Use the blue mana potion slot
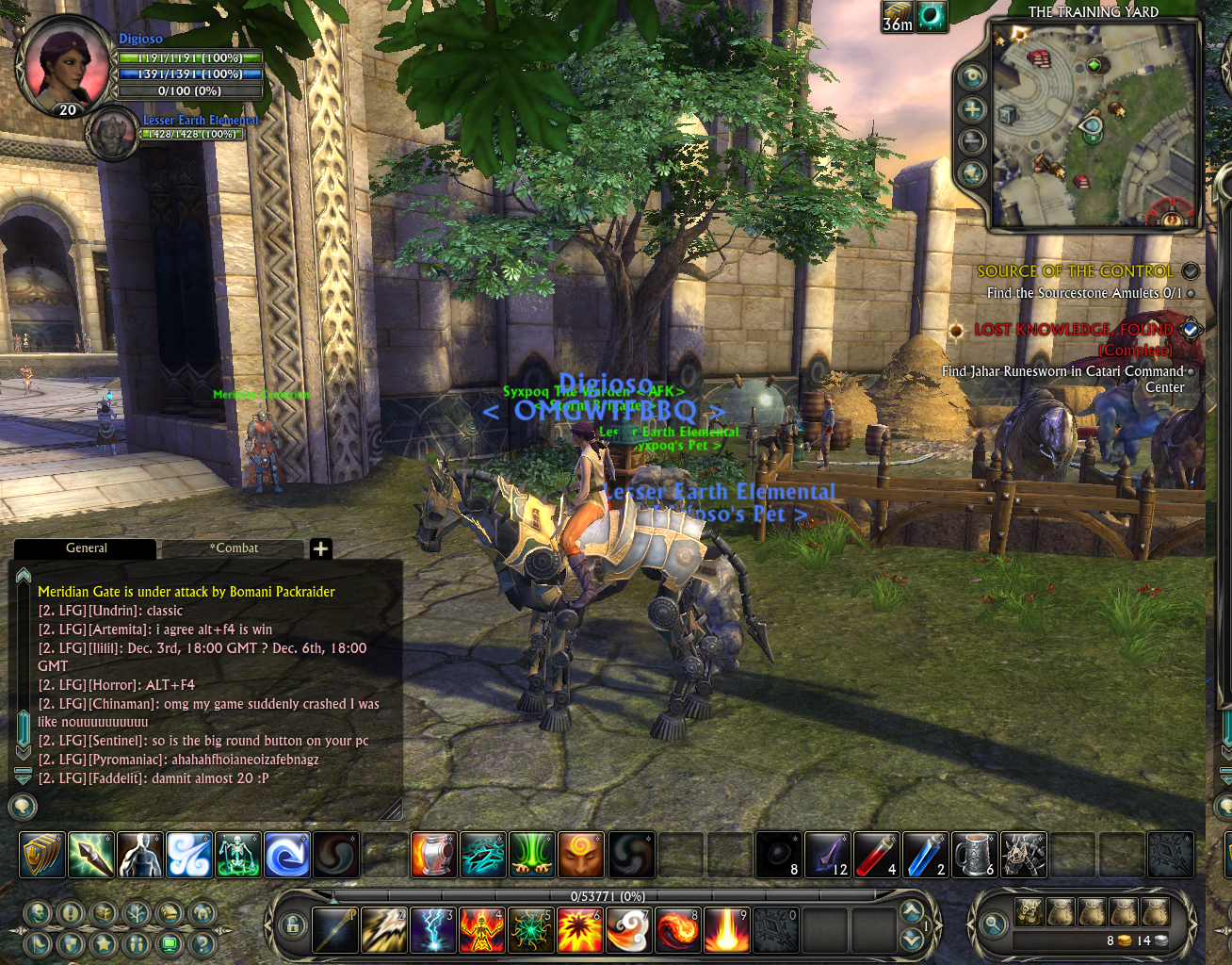The image size is (1232, 965). point(925,855)
